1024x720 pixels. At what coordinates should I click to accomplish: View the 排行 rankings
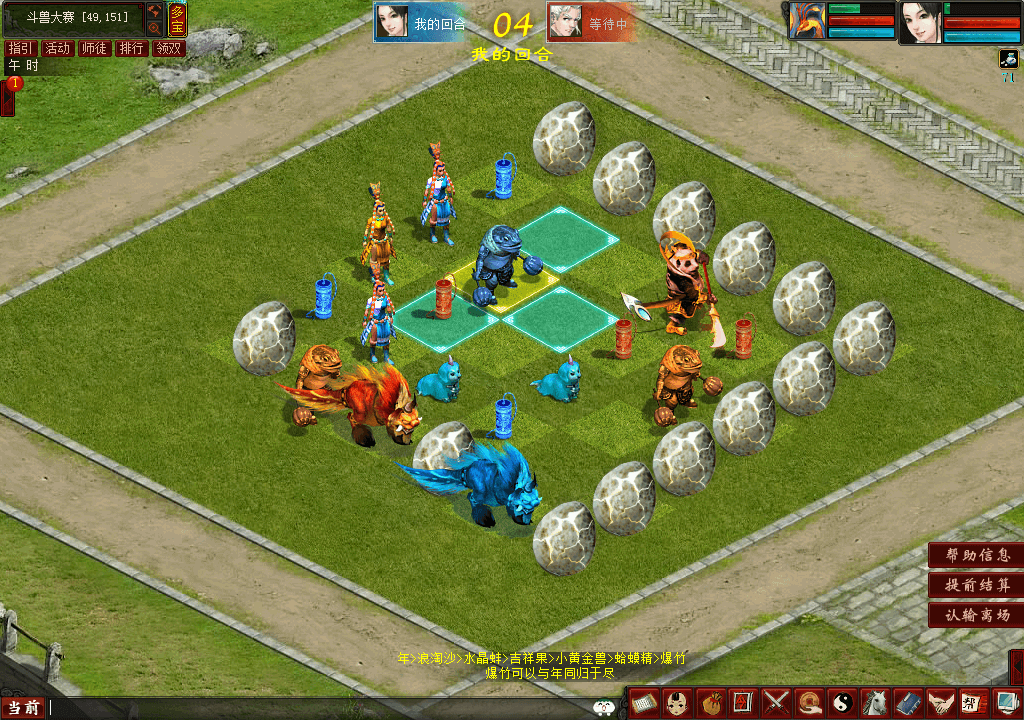coord(131,48)
